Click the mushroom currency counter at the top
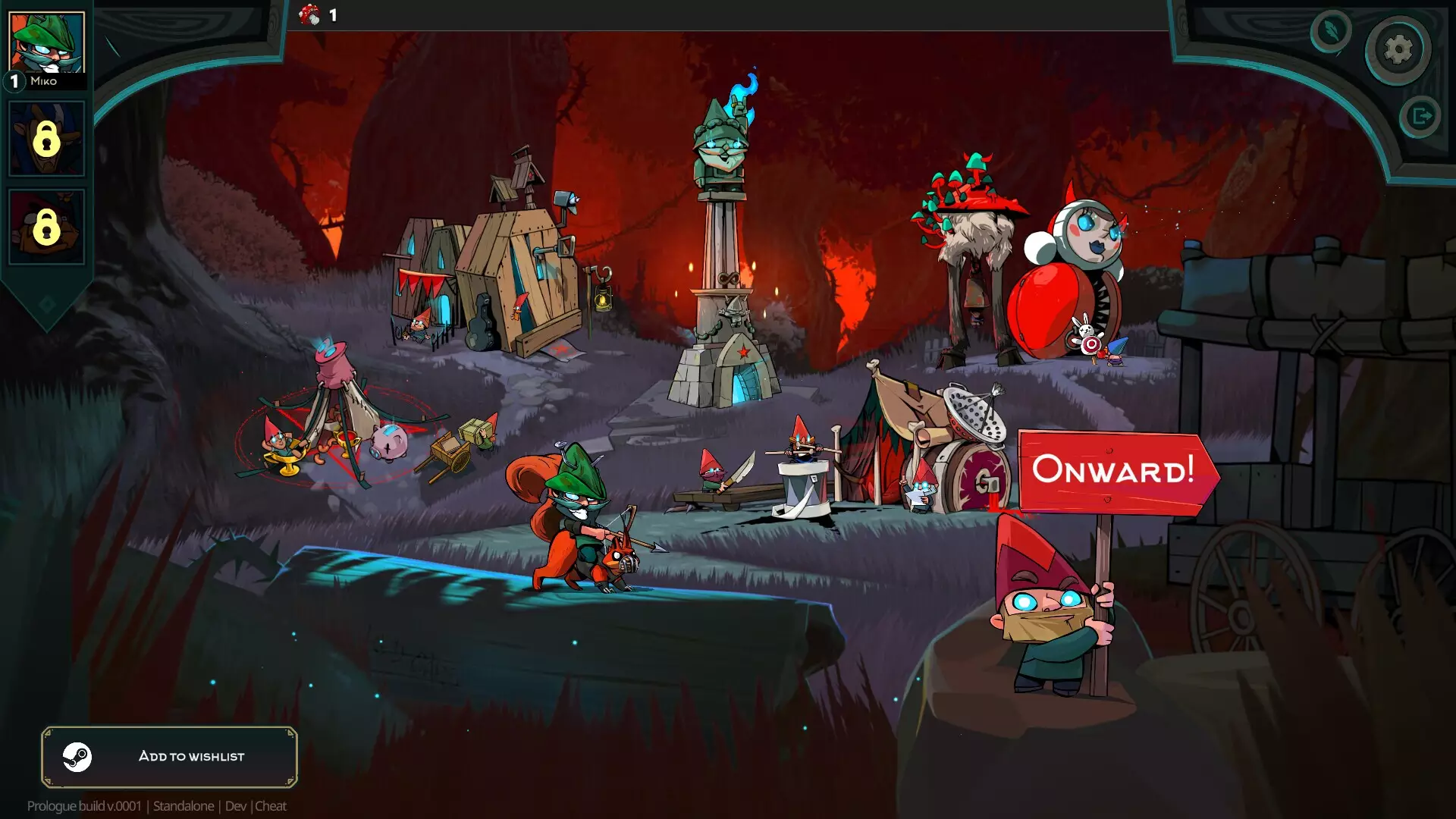1456x819 pixels. (x=318, y=15)
